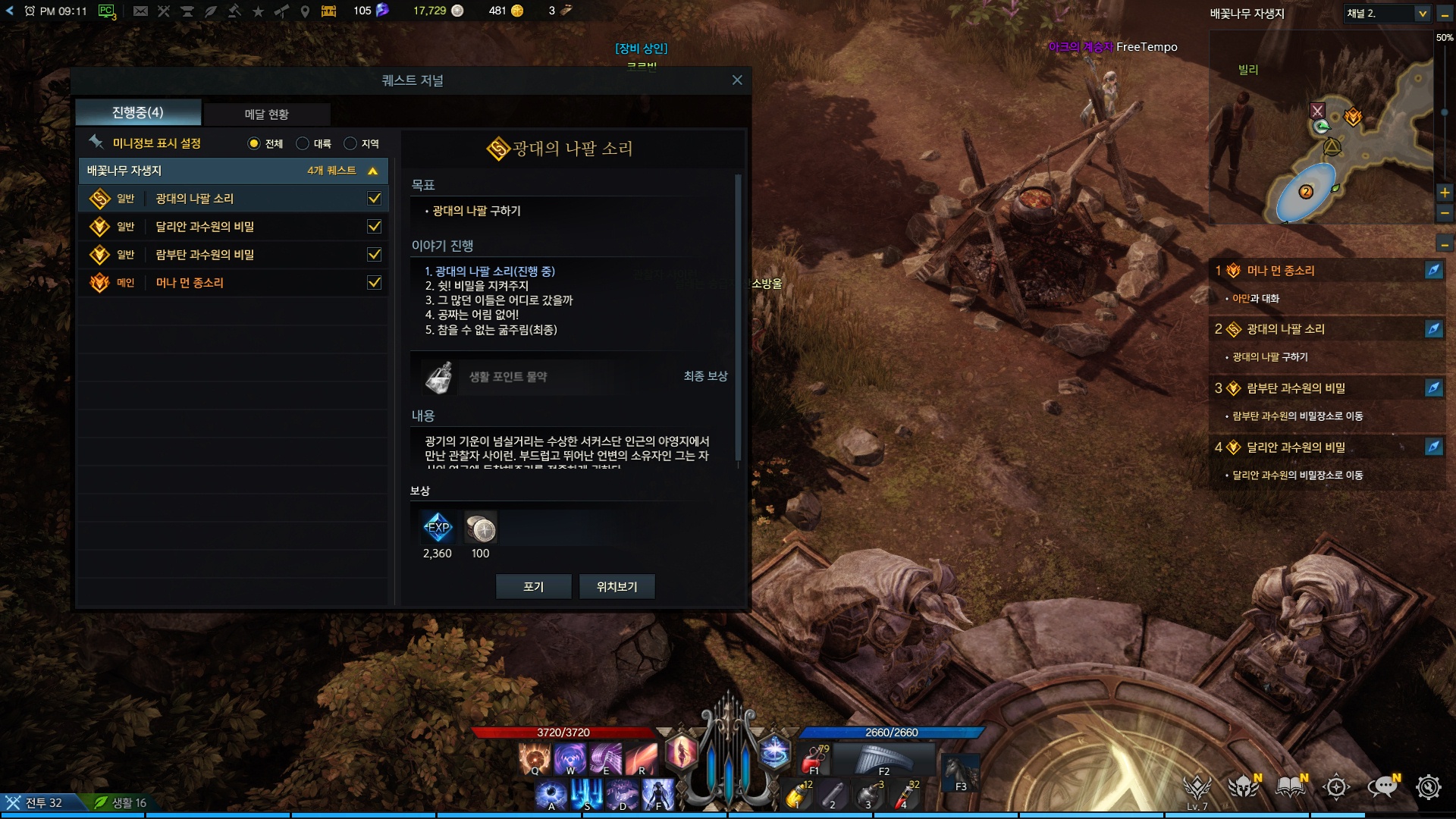Open the 채널 2 channel dropdown
Viewport: 1456px width, 819px height.
click(1422, 14)
